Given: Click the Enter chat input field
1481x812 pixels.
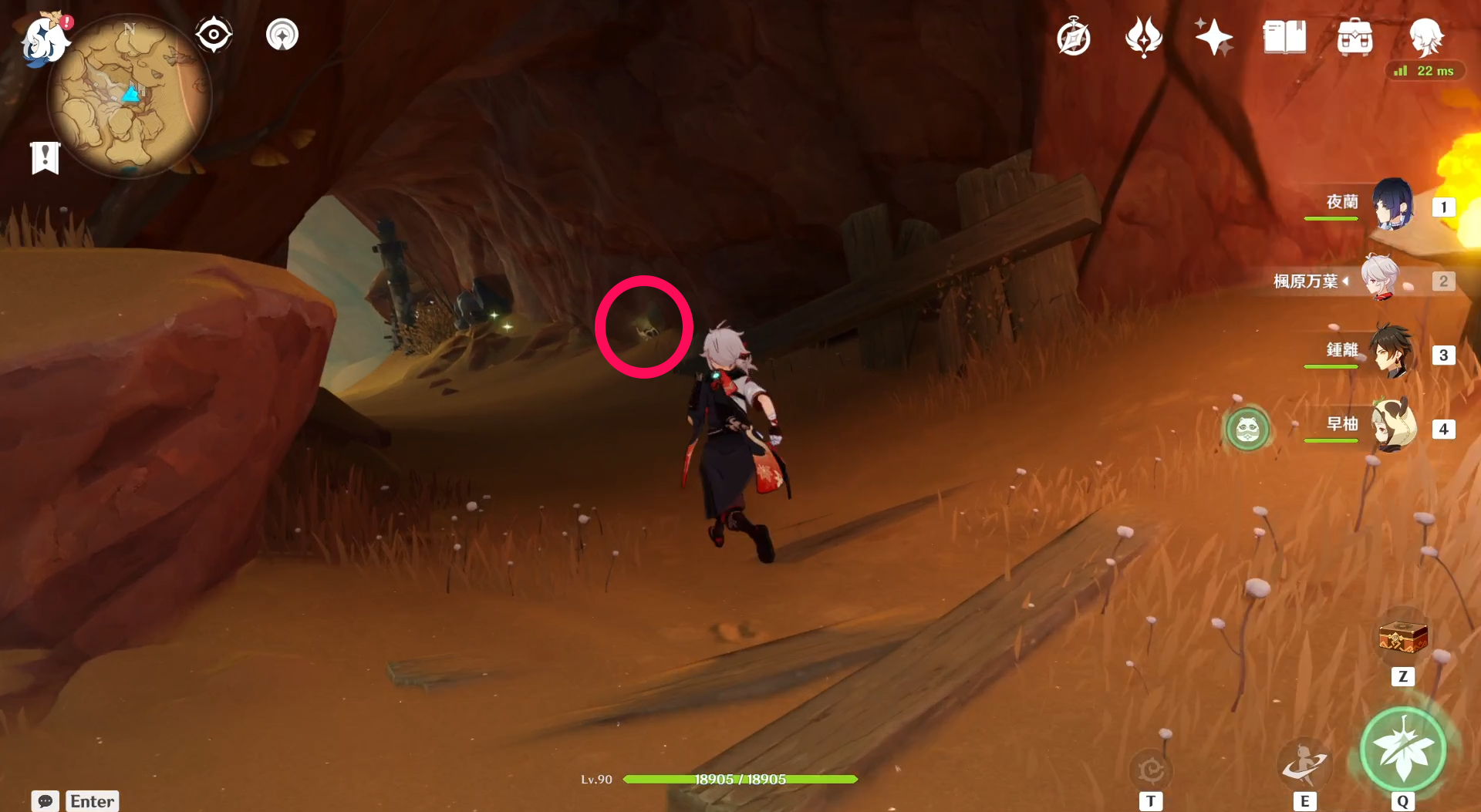Looking at the screenshot, I should (x=92, y=801).
